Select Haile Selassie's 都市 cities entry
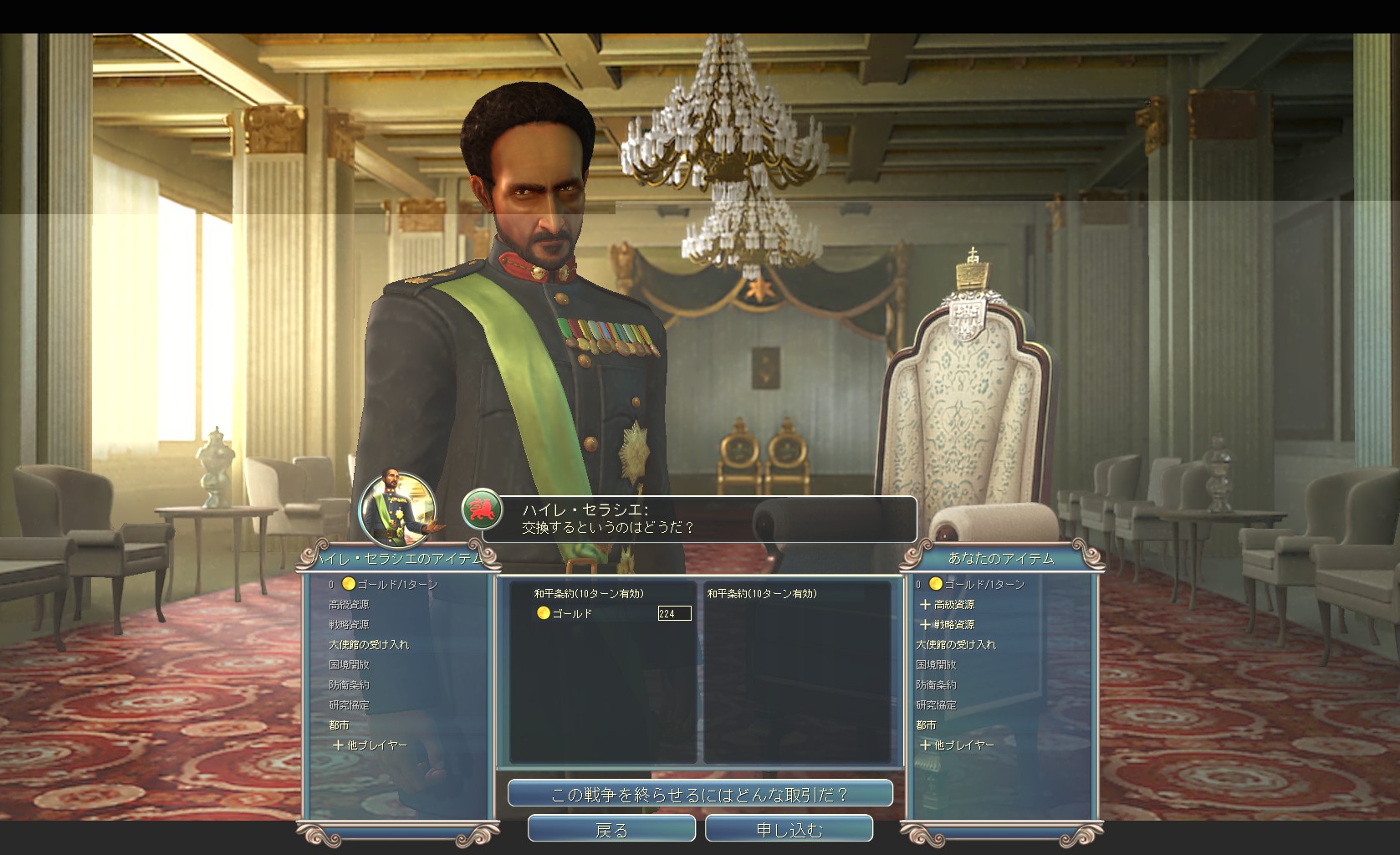The width and height of the screenshot is (1400, 855). pyautogui.click(x=339, y=724)
